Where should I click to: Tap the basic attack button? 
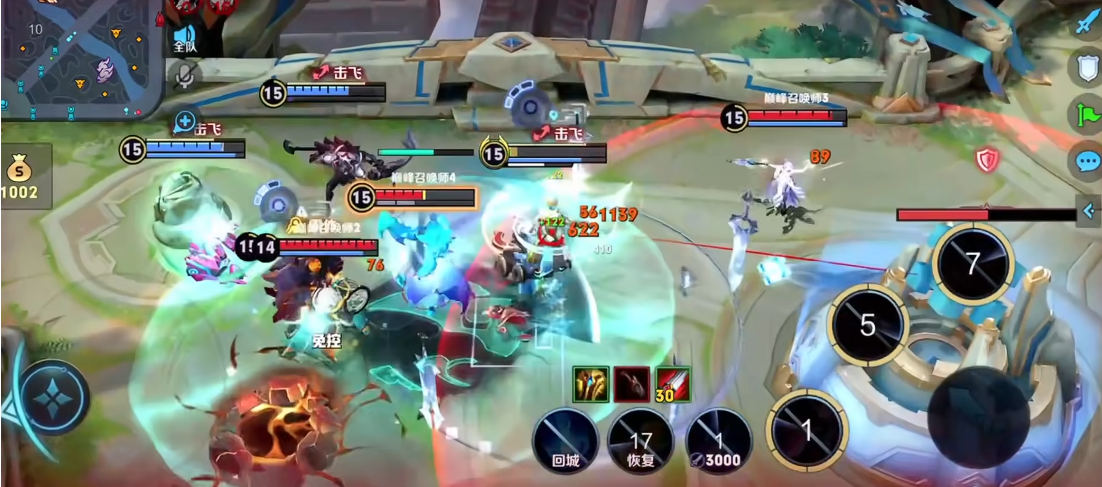pyautogui.click(x=978, y=416)
